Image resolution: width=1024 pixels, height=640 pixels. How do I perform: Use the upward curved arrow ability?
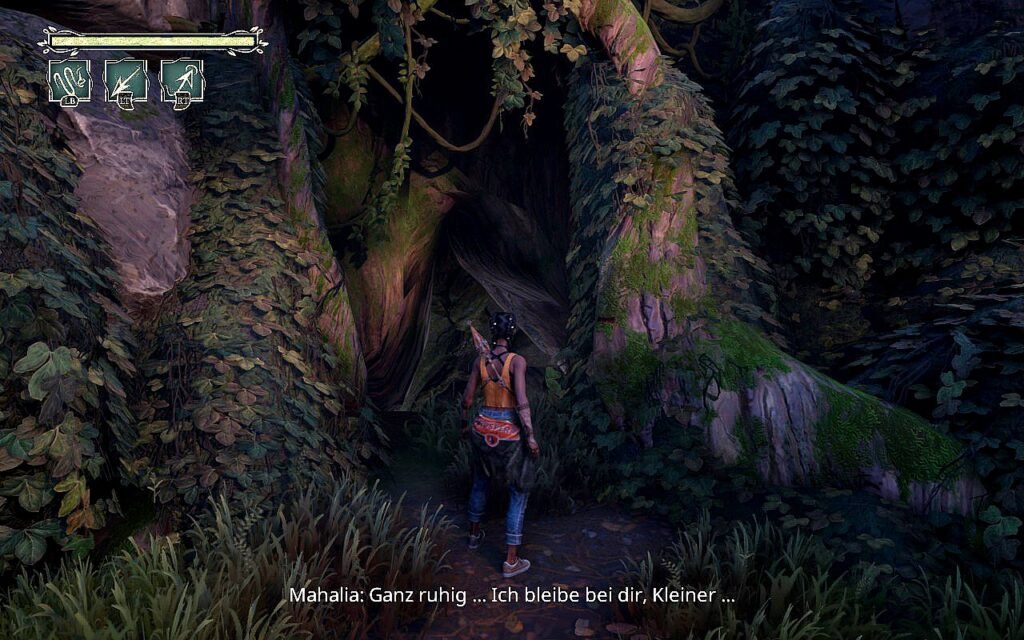pyautogui.click(x=182, y=80)
